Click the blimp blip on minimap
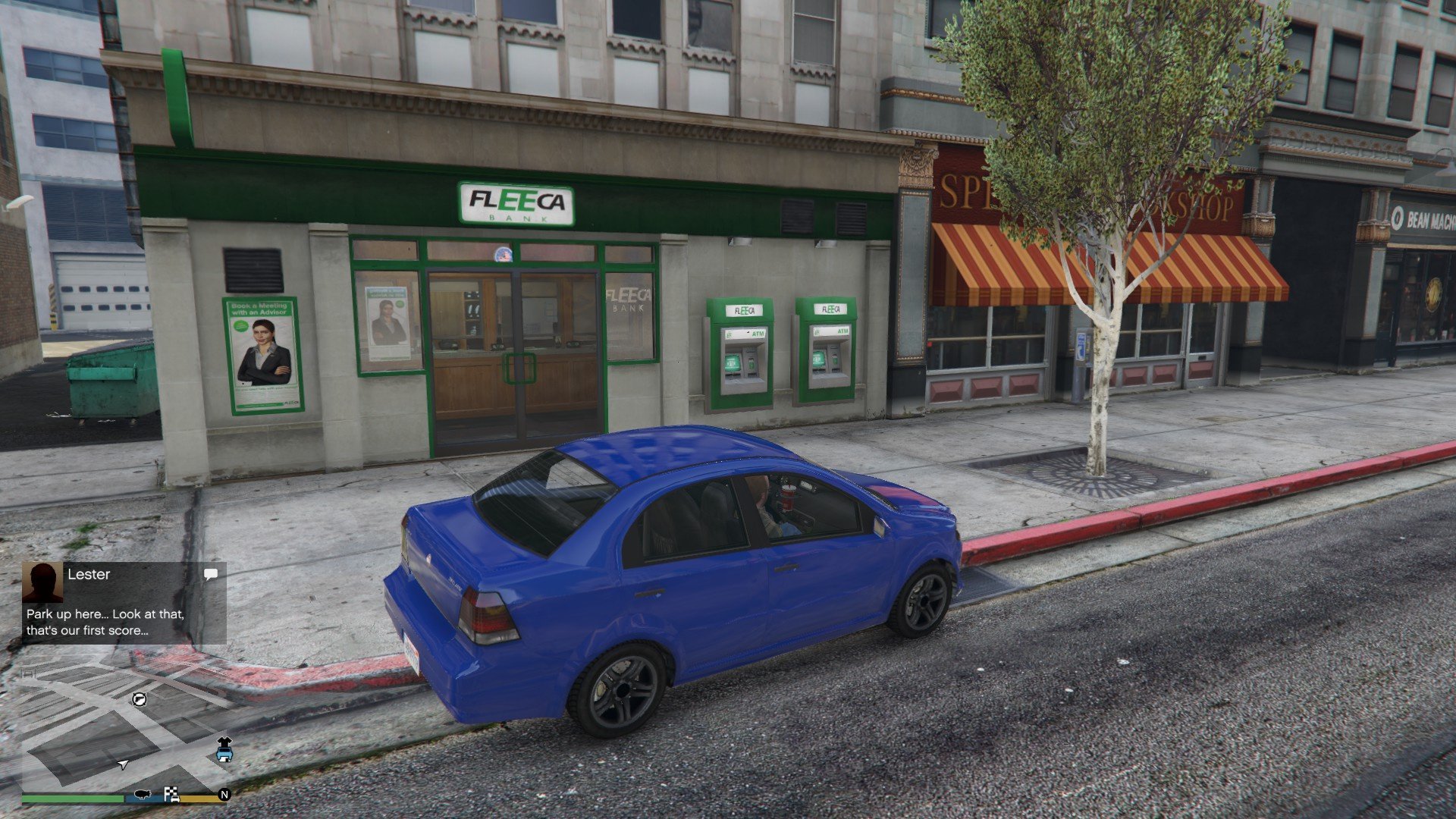 pos(142,795)
